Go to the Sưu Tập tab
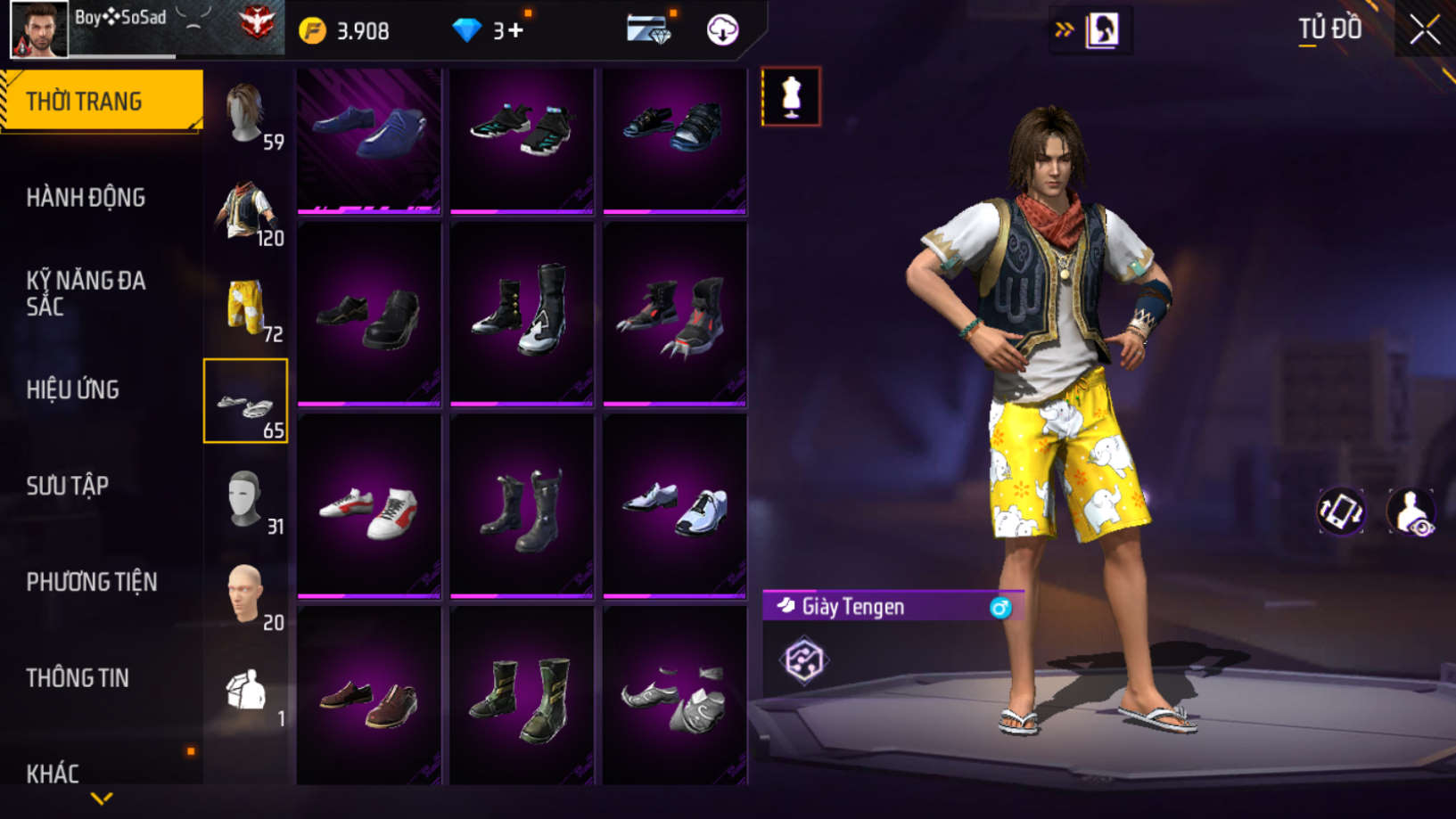Viewport: 1456px width, 819px height. (68, 486)
